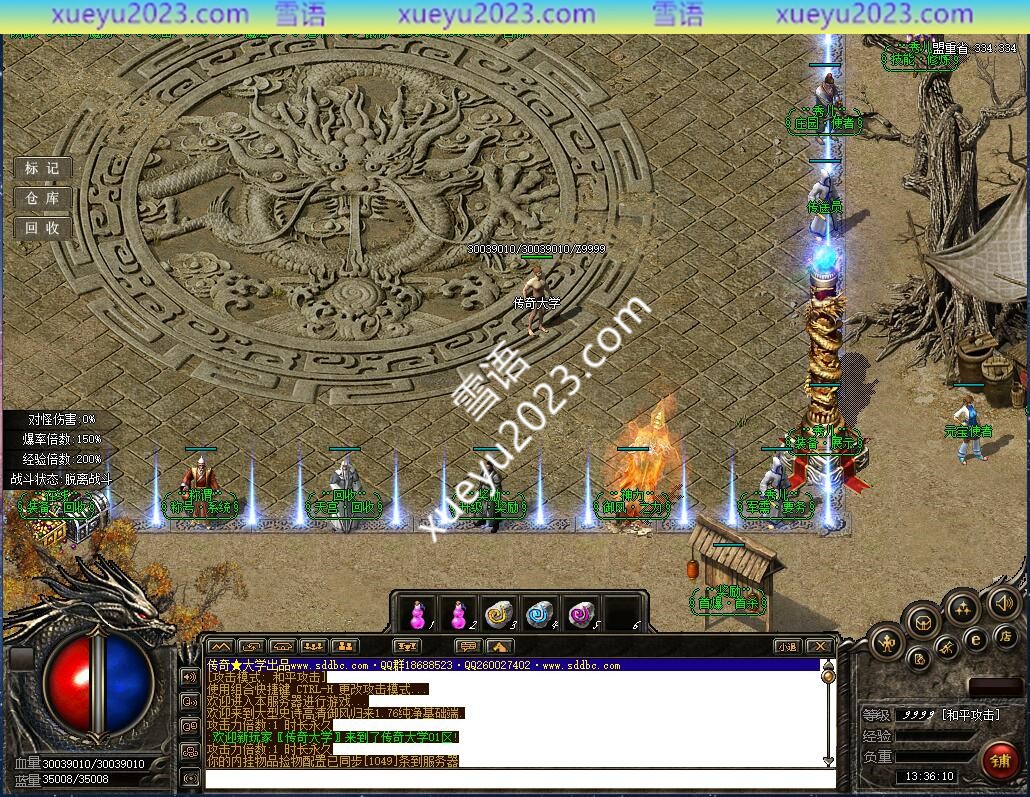Use the pink potion in slot 1
1030x797 pixels.
pyautogui.click(x=418, y=614)
